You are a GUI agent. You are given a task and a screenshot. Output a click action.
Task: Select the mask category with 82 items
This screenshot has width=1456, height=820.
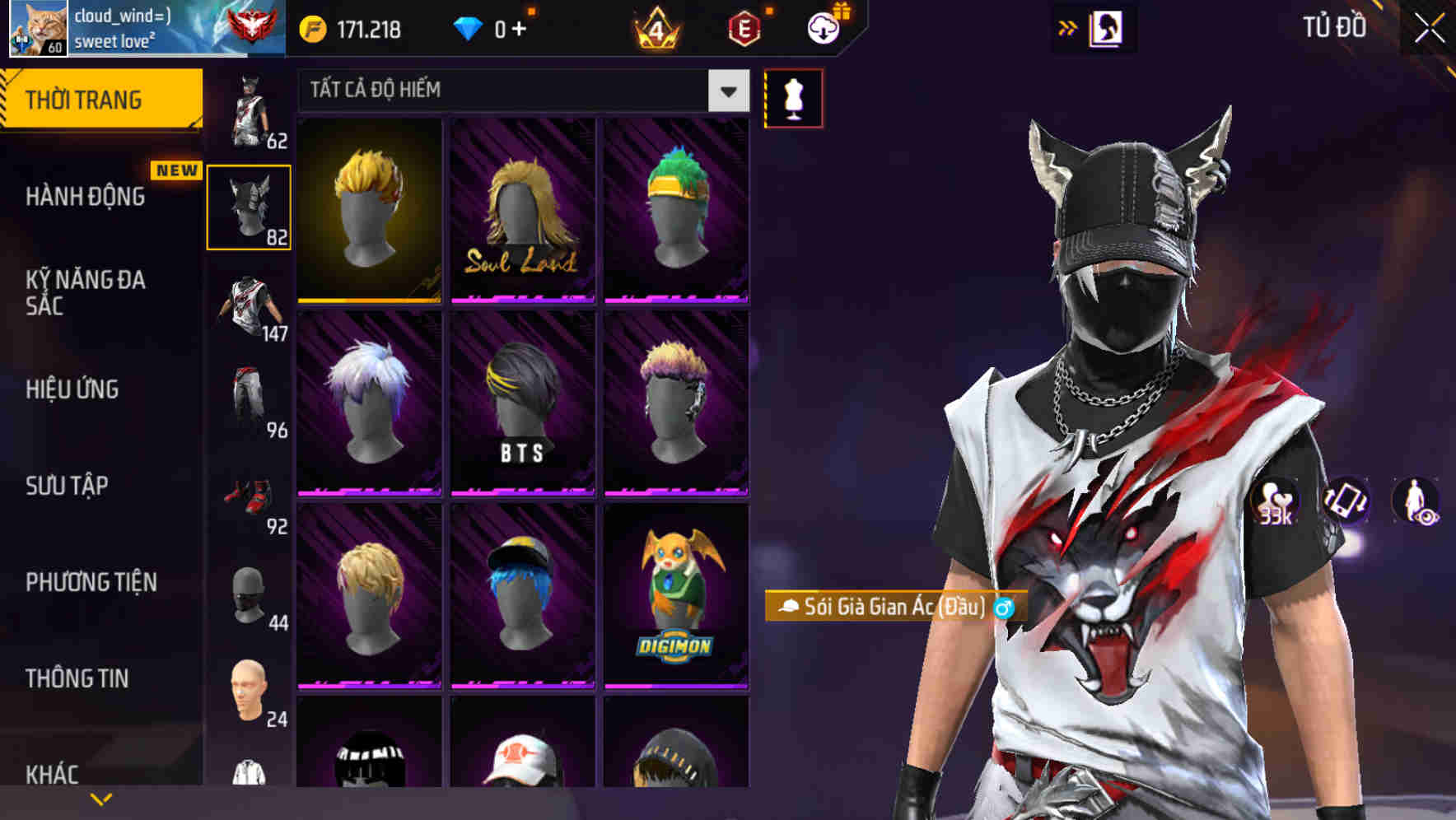(x=249, y=206)
